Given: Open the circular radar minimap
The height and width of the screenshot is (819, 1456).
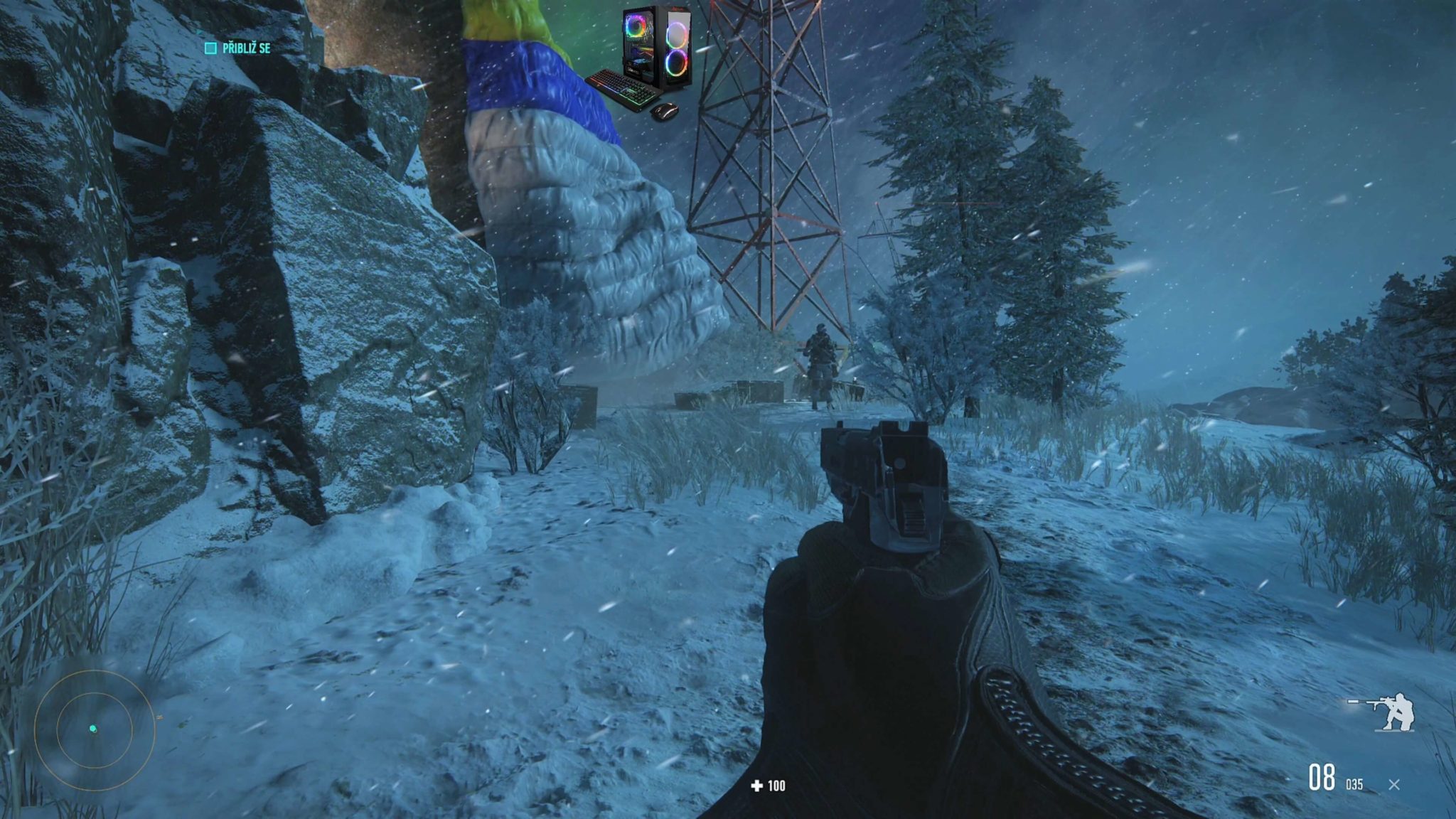Looking at the screenshot, I should (x=94, y=729).
